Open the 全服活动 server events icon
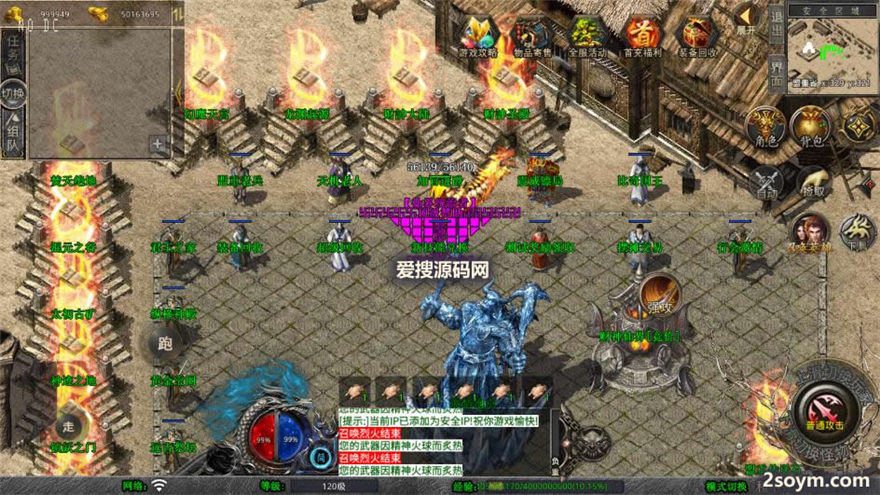Viewport: 880px width, 495px height. [586, 37]
